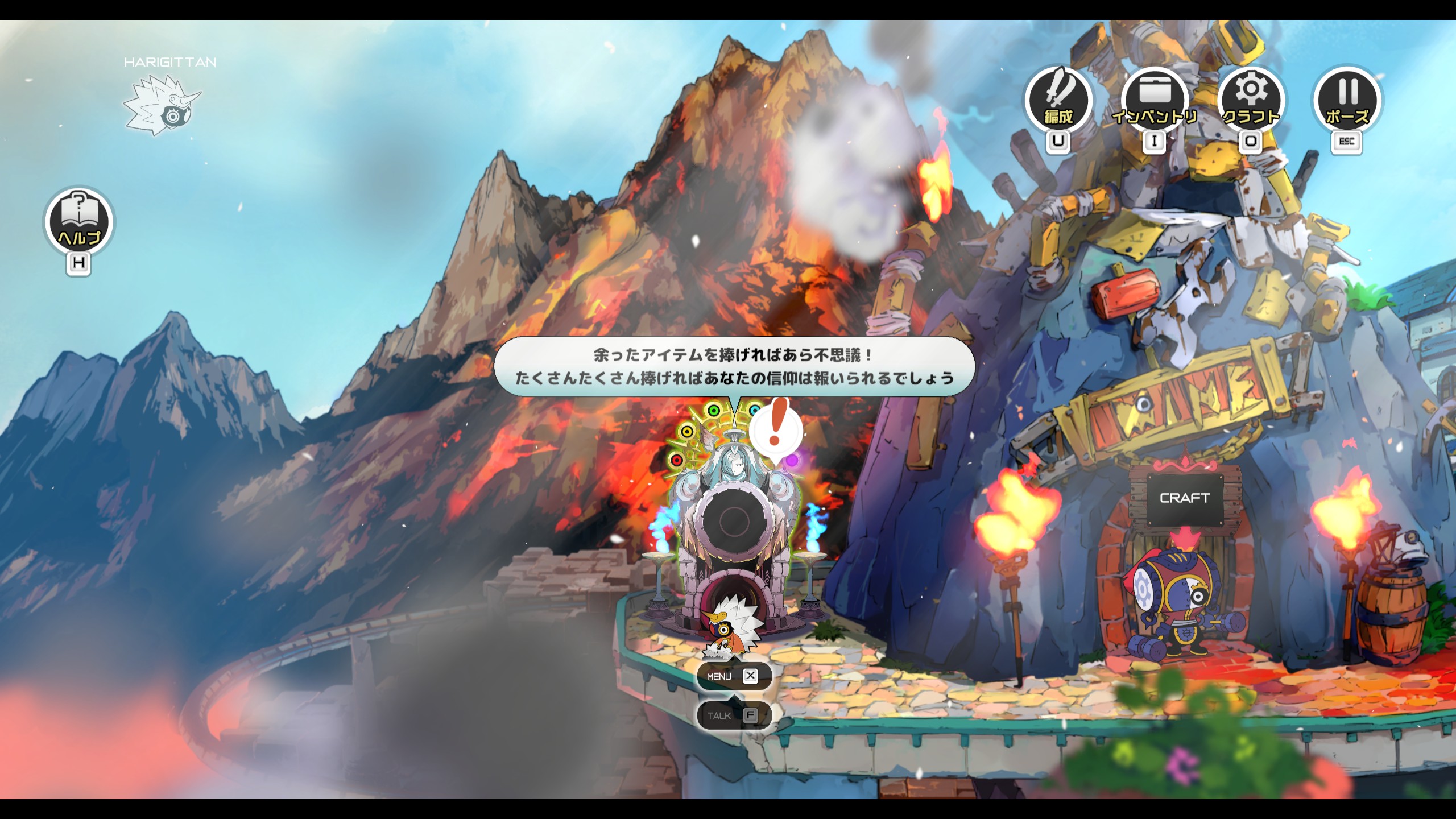This screenshot has width=1456, height=819.
Task: Choose the TALK interaction option
Action: 734,715
